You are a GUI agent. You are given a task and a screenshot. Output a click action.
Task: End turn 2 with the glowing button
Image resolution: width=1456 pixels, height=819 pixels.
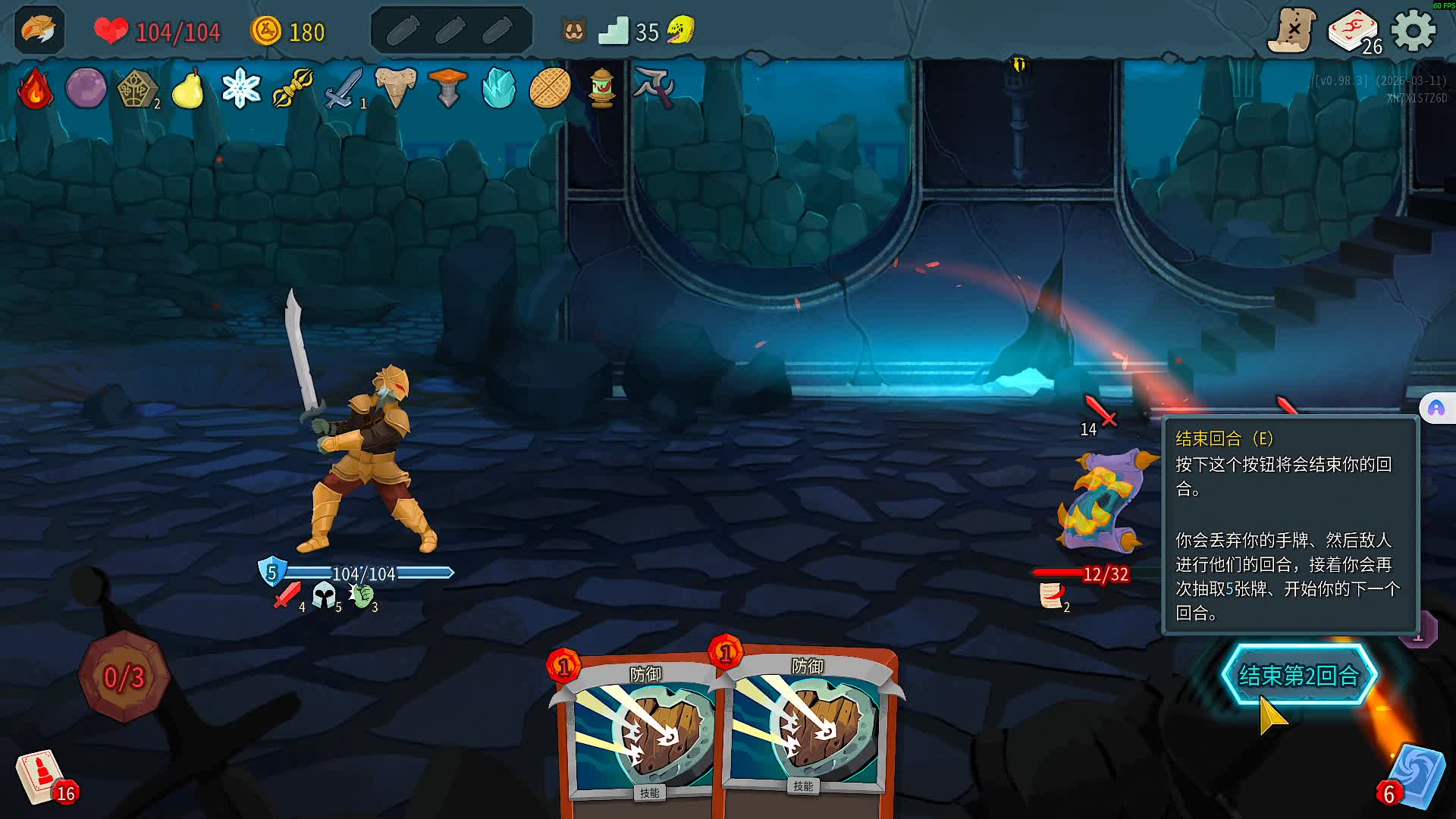1298,675
